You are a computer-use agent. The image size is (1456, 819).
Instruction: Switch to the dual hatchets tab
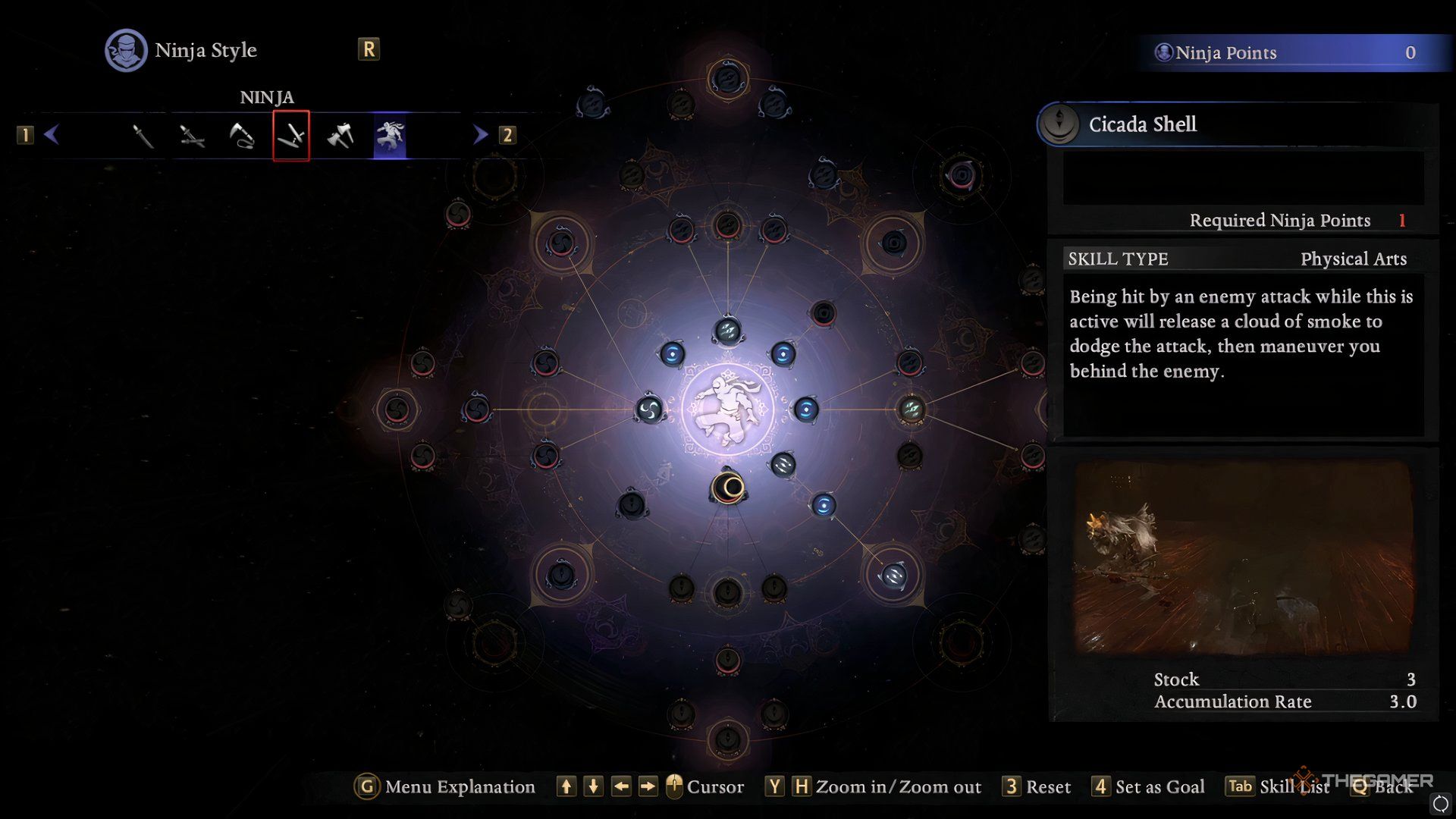340,136
